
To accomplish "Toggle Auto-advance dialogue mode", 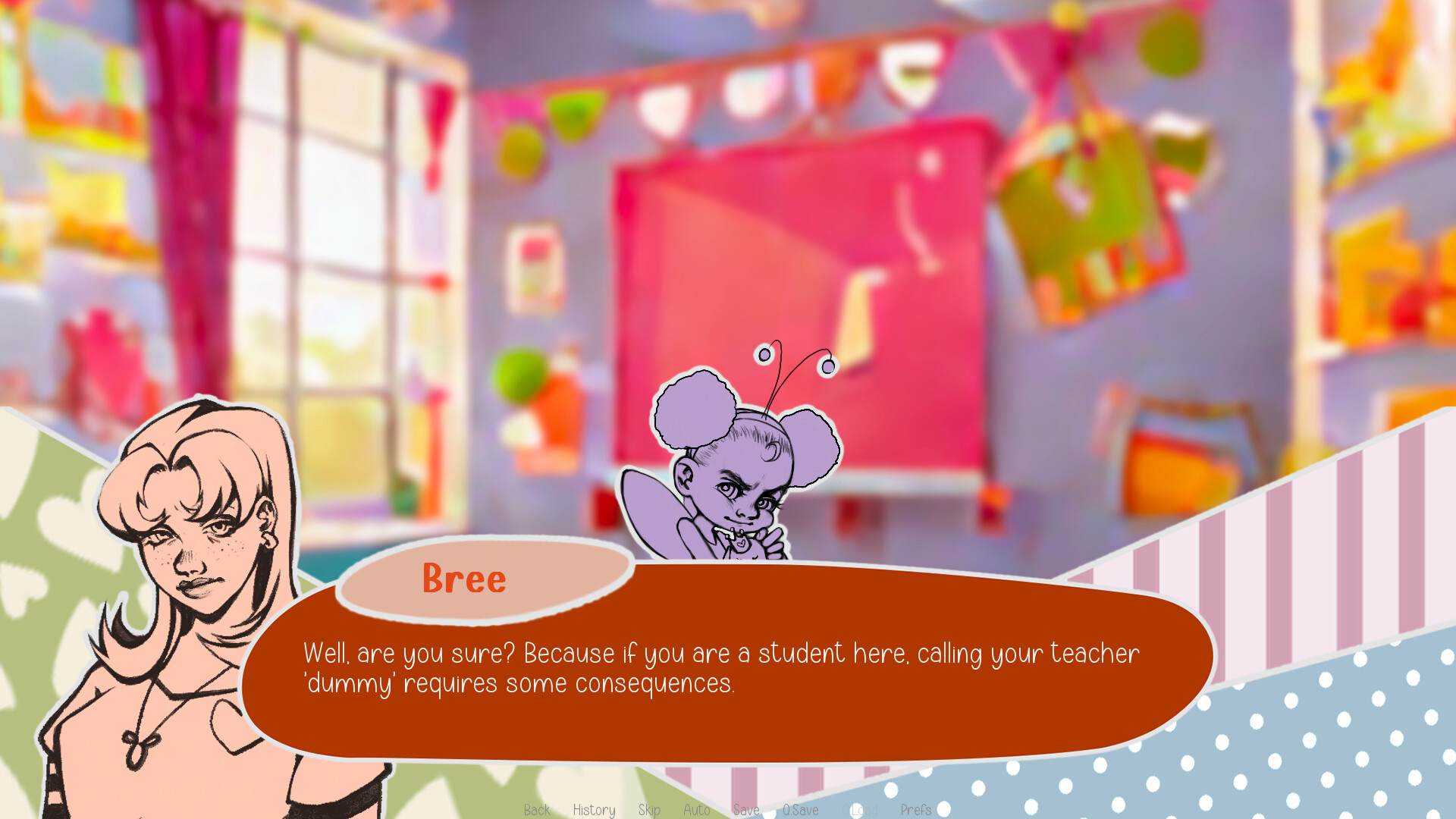I will point(697,810).
